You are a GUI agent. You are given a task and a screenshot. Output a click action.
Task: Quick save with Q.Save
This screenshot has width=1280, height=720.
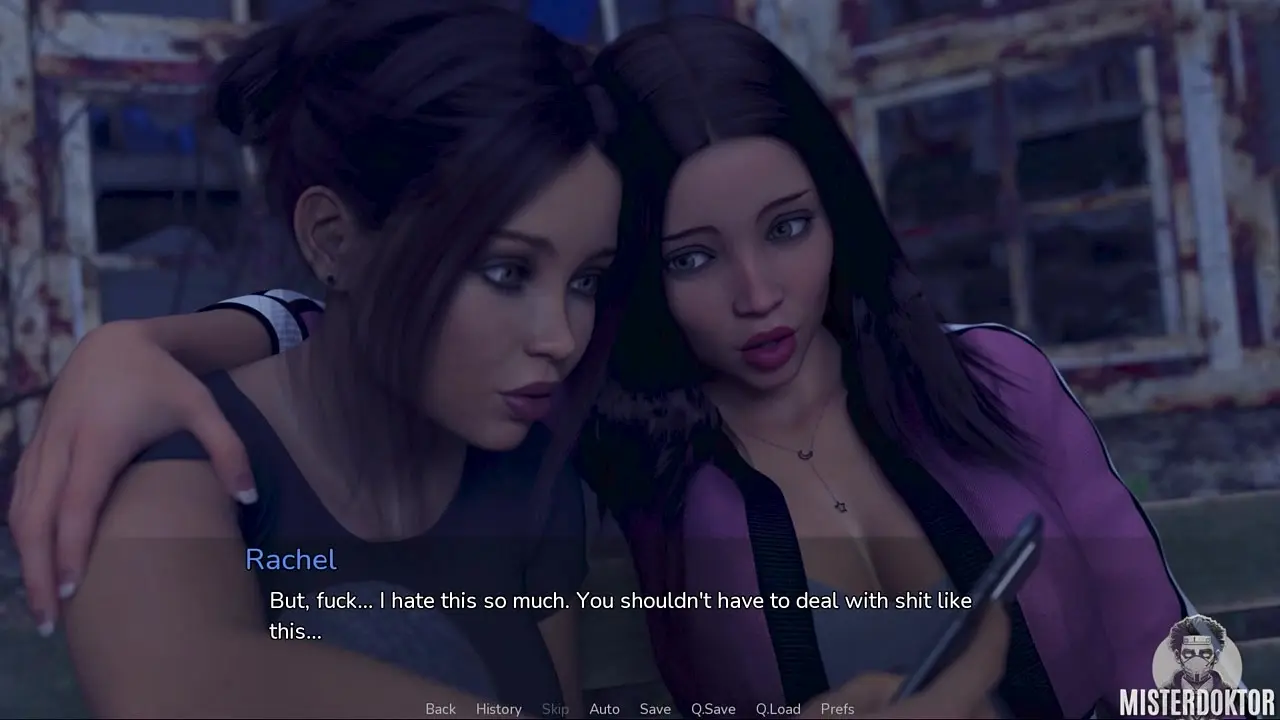pyautogui.click(x=713, y=709)
